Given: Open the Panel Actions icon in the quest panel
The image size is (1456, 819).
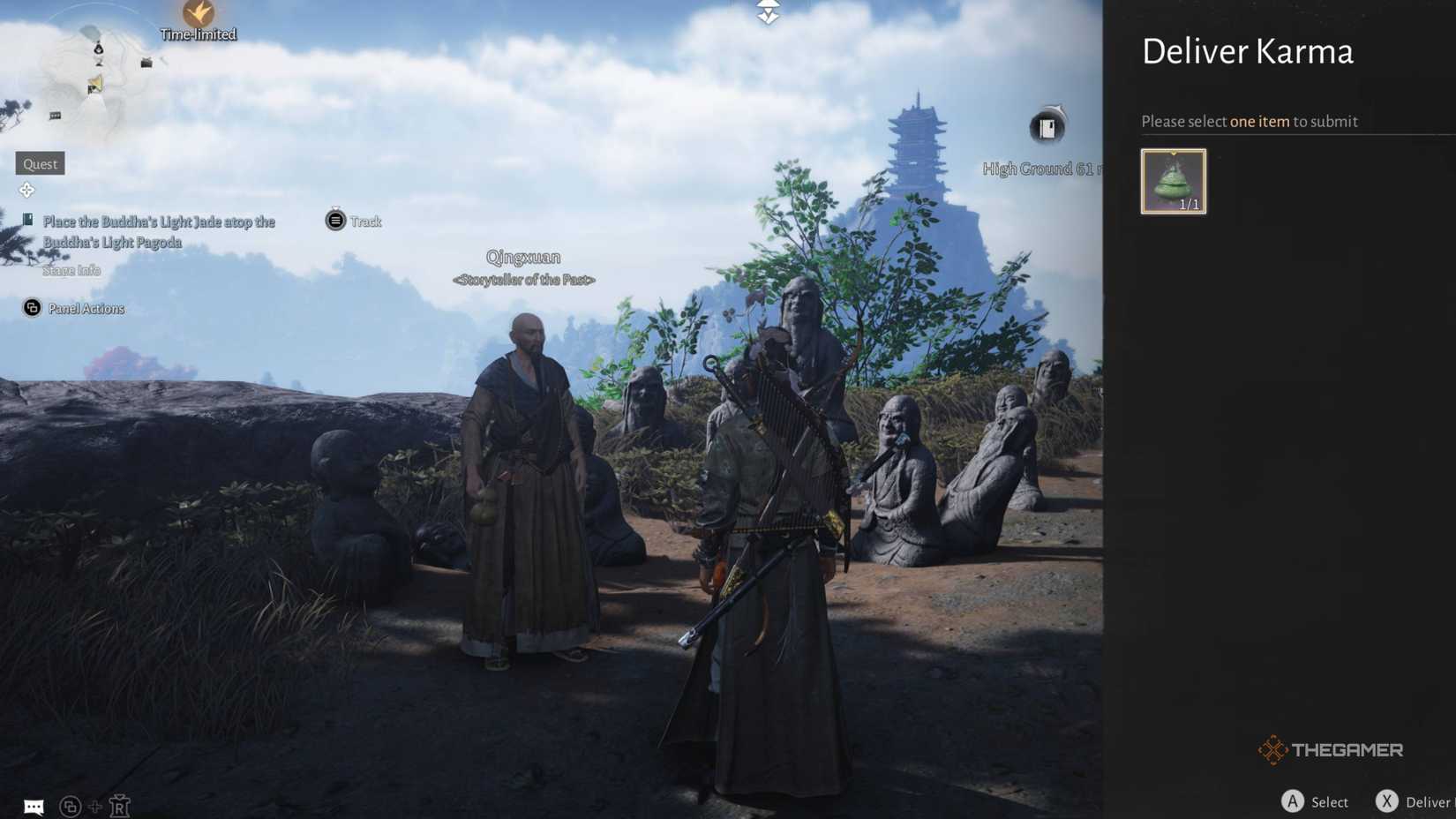Looking at the screenshot, I should [x=33, y=307].
